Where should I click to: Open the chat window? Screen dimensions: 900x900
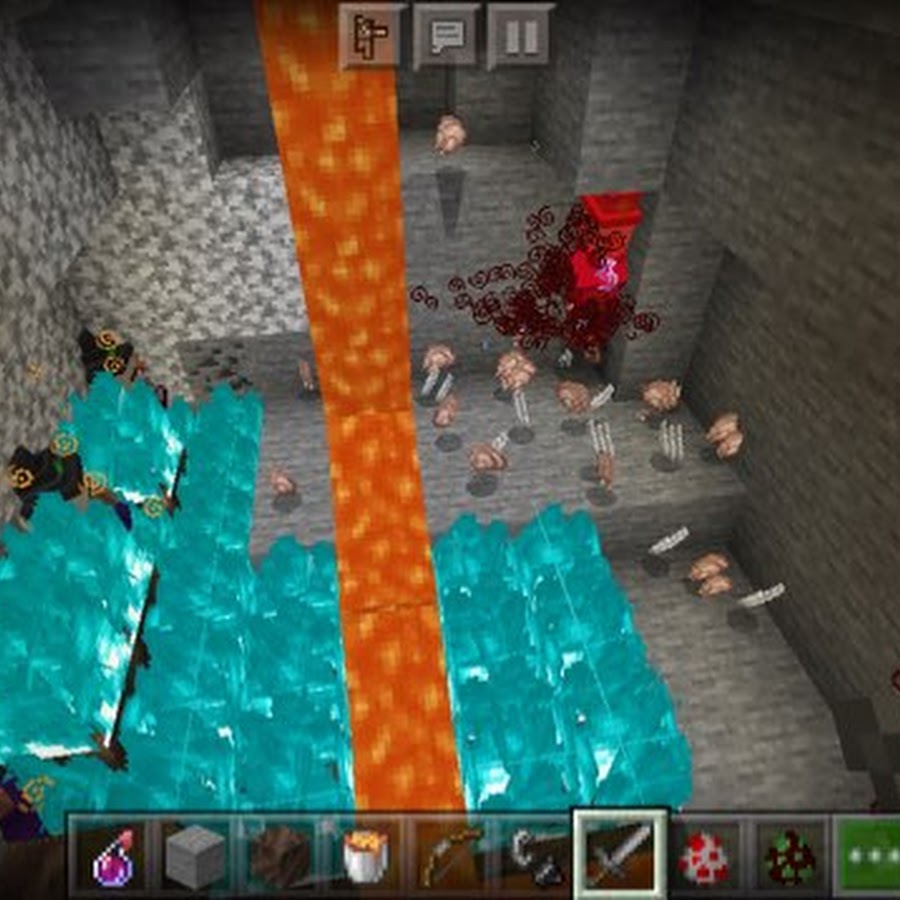click(x=446, y=36)
